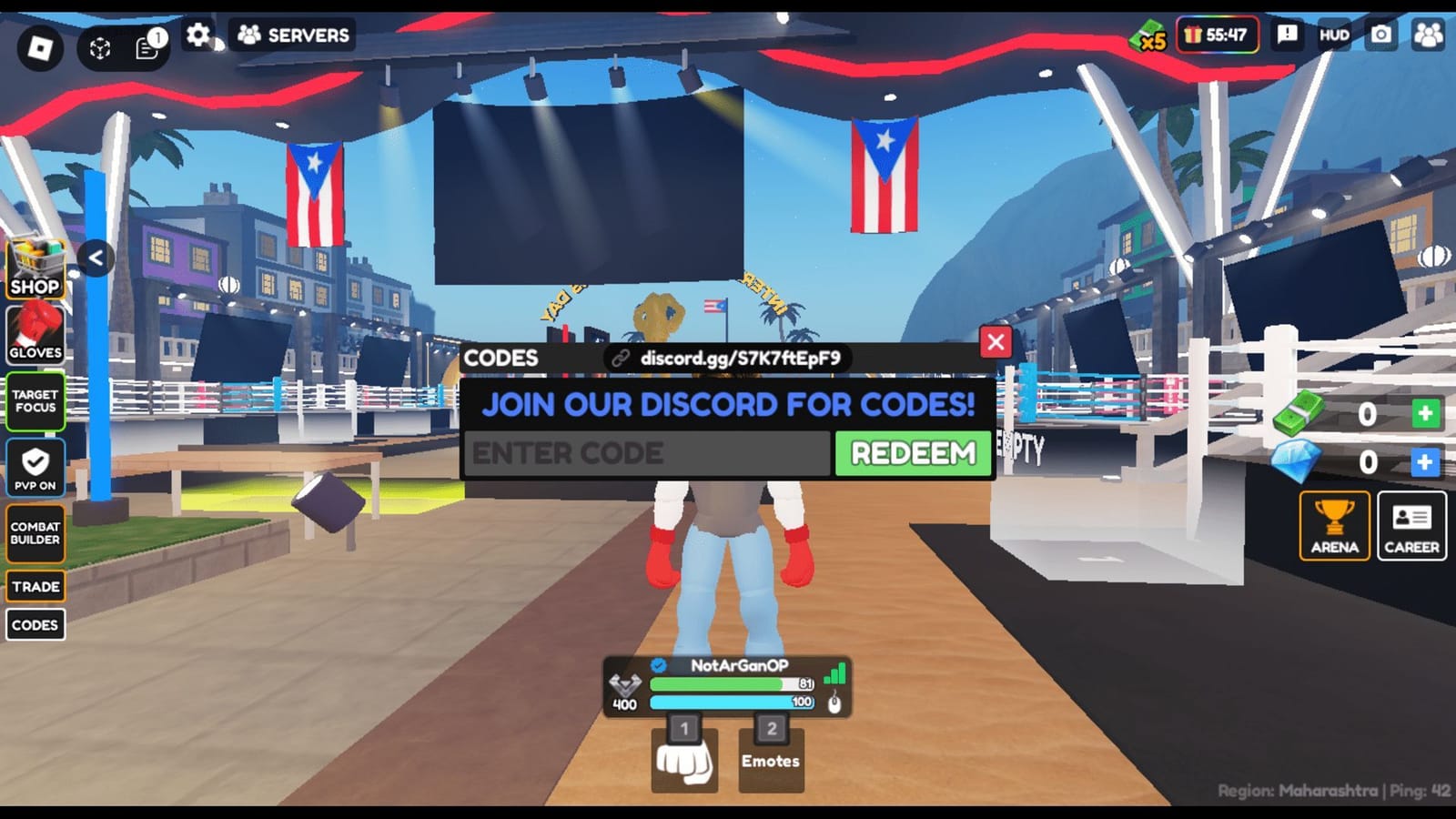This screenshot has width=1456, height=819.
Task: Expand cash options with the green plus
Action: [x=1422, y=415]
